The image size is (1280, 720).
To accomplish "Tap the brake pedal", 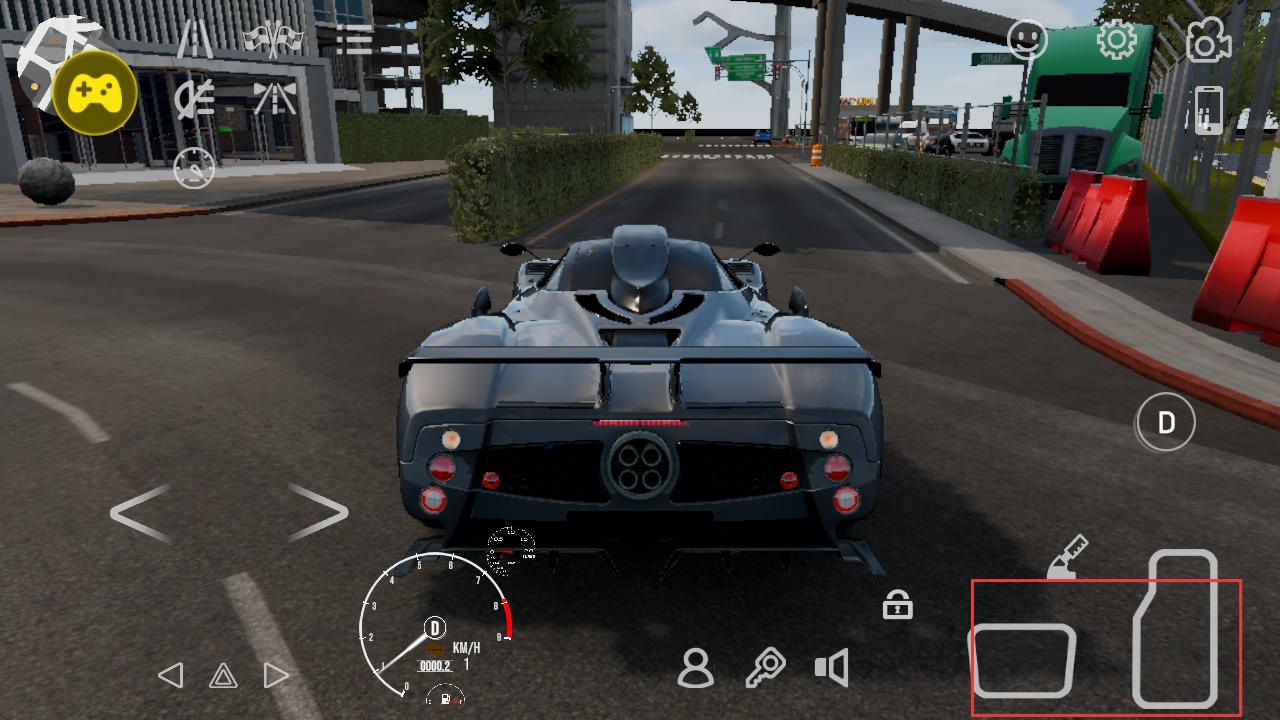I will coord(1022,660).
